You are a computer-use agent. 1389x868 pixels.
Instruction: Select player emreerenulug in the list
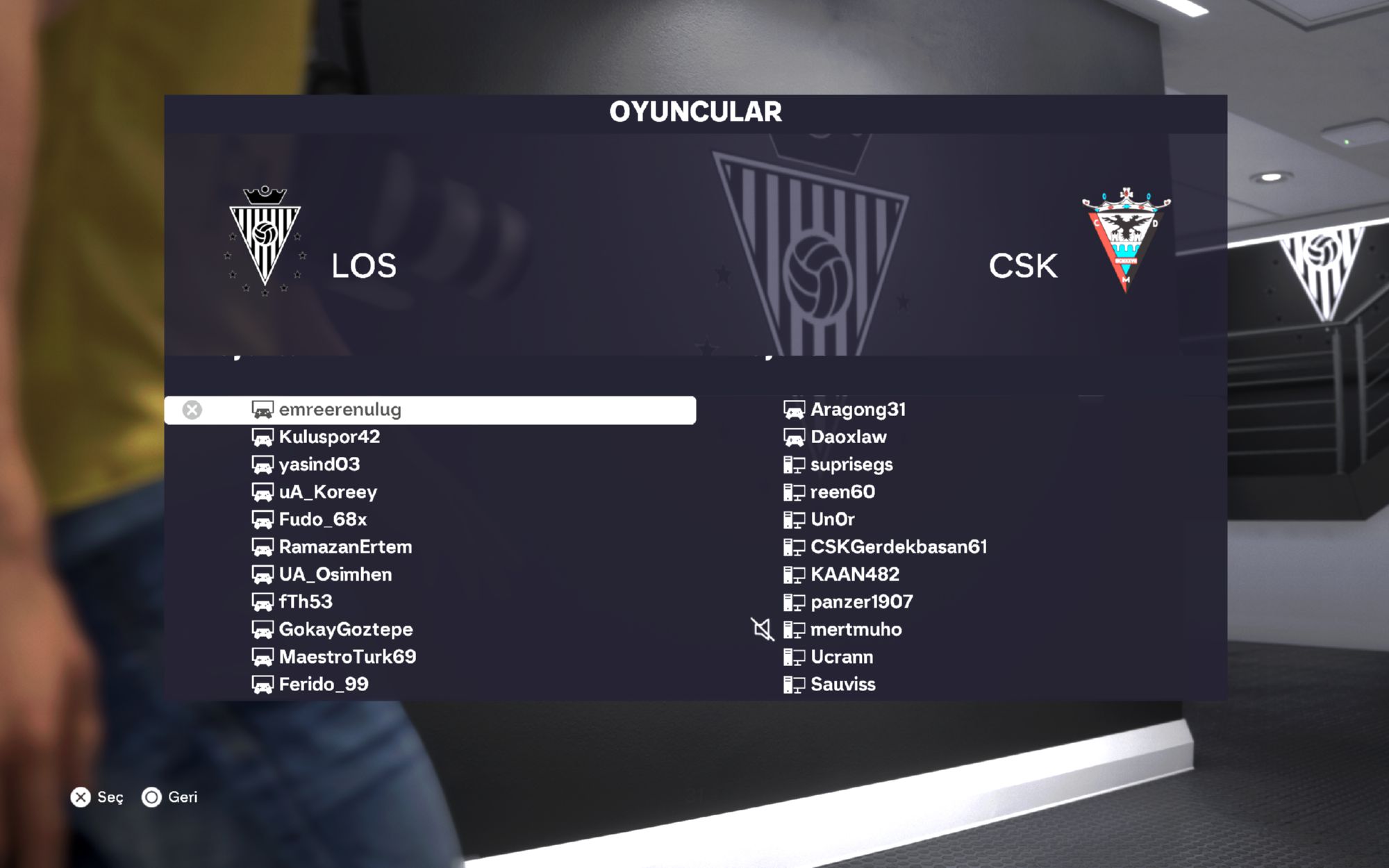[340, 410]
